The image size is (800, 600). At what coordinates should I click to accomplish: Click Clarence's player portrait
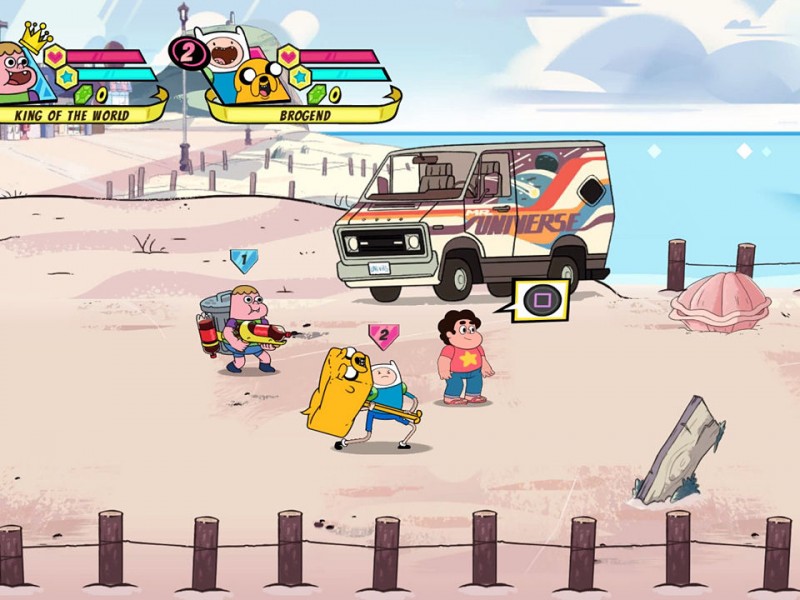tap(20, 72)
